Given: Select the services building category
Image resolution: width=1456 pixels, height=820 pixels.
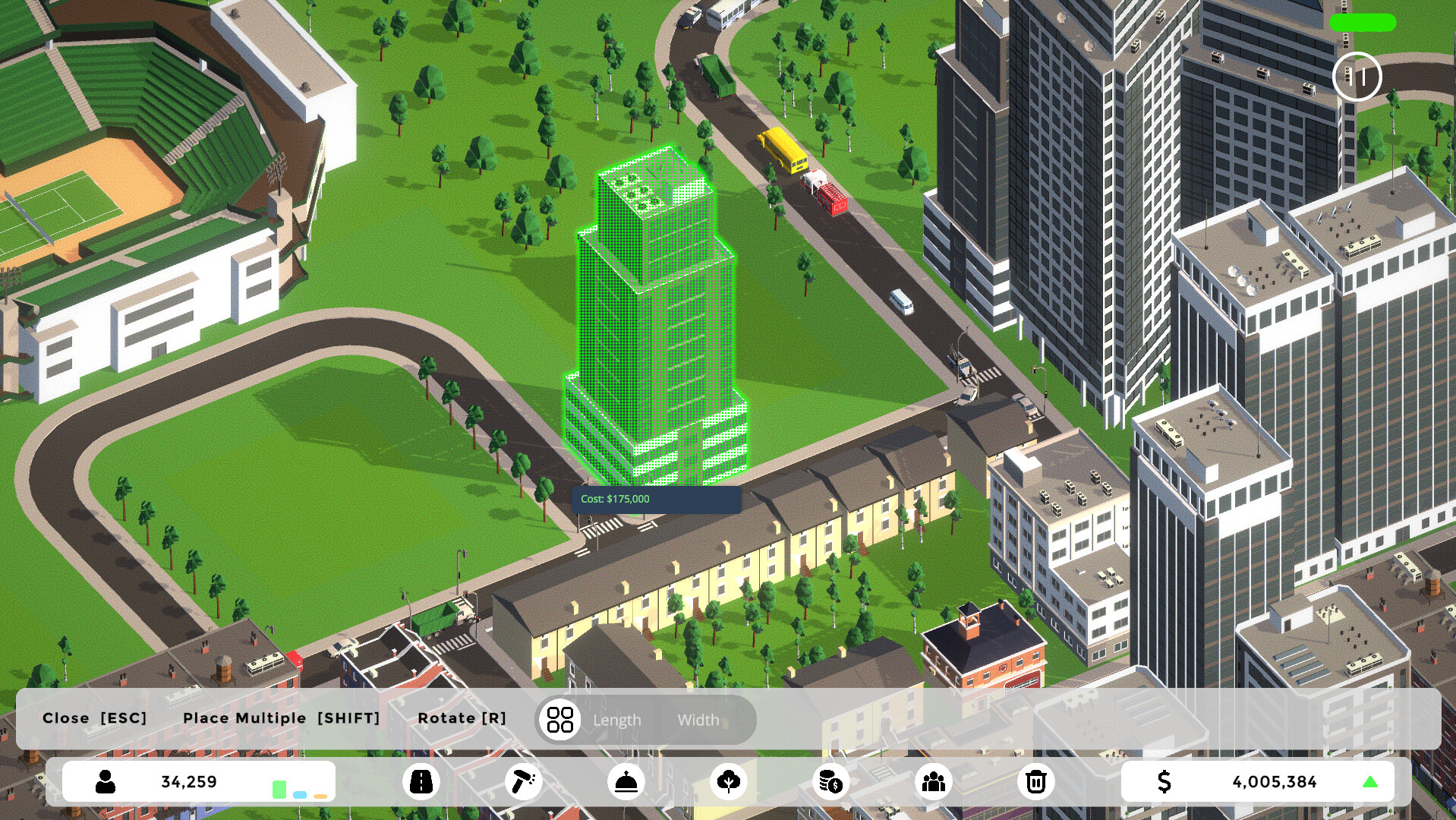Looking at the screenshot, I should (626, 781).
